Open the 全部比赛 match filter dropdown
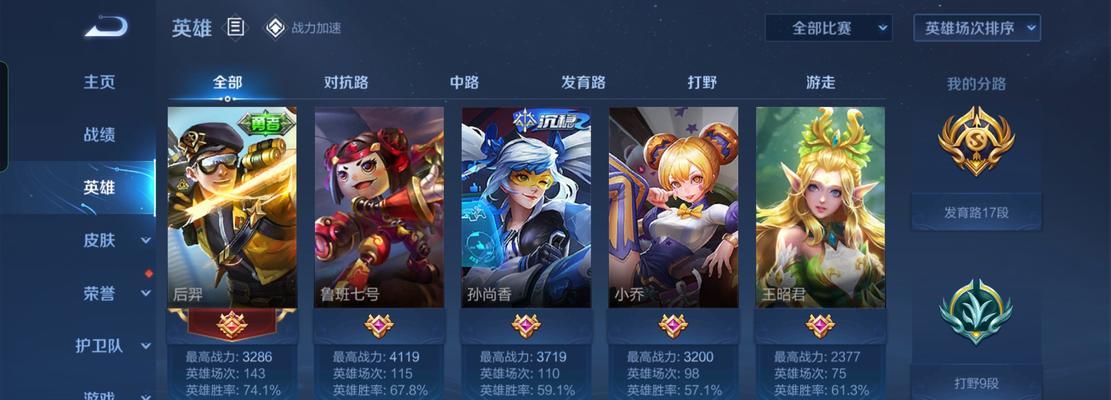 tap(828, 28)
